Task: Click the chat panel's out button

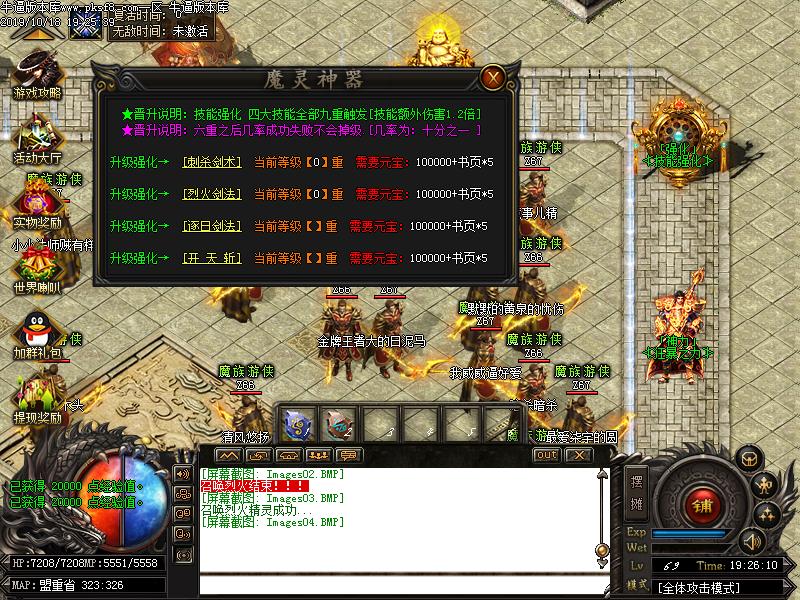Action: (546, 455)
